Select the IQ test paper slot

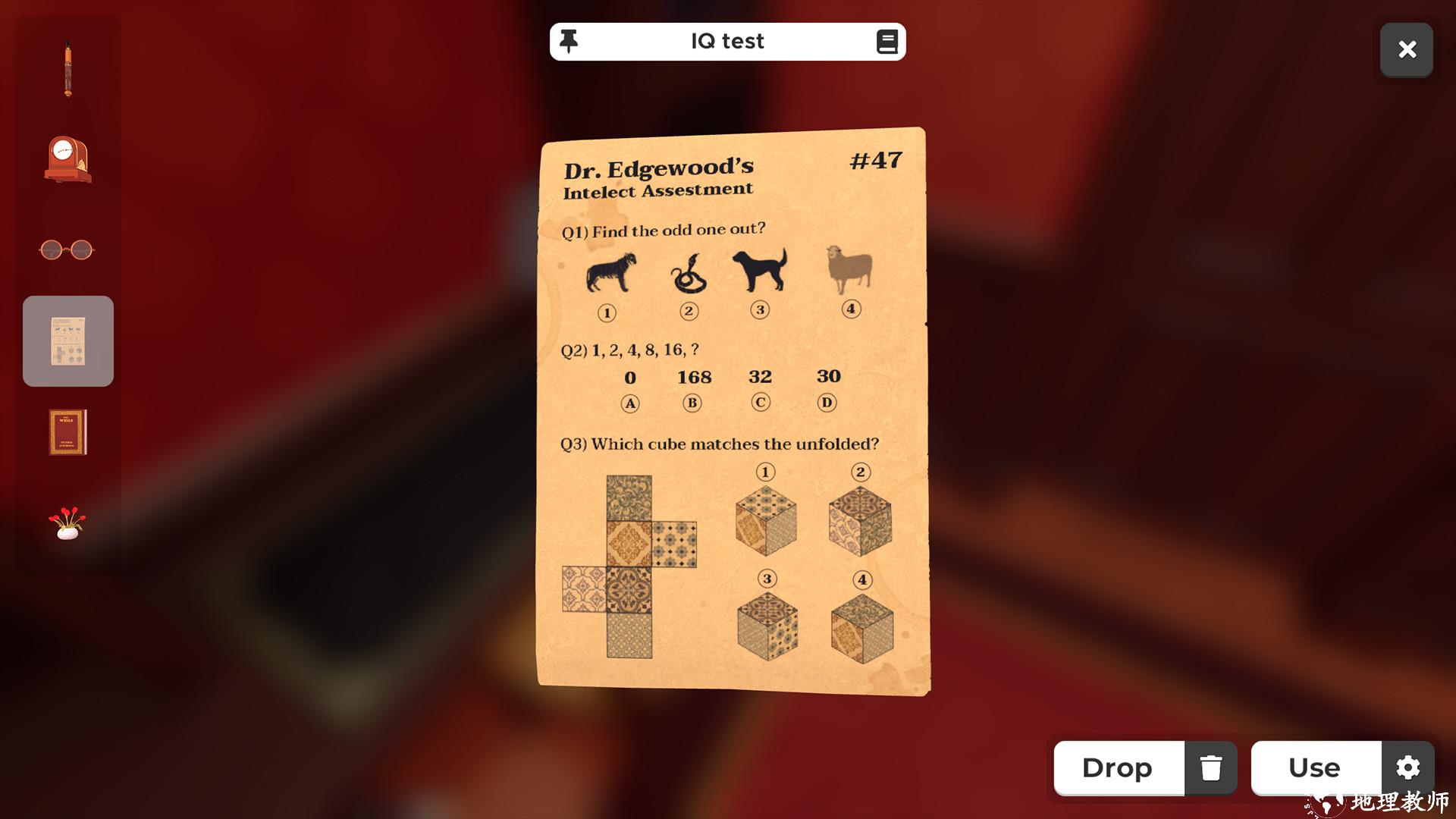click(x=68, y=341)
